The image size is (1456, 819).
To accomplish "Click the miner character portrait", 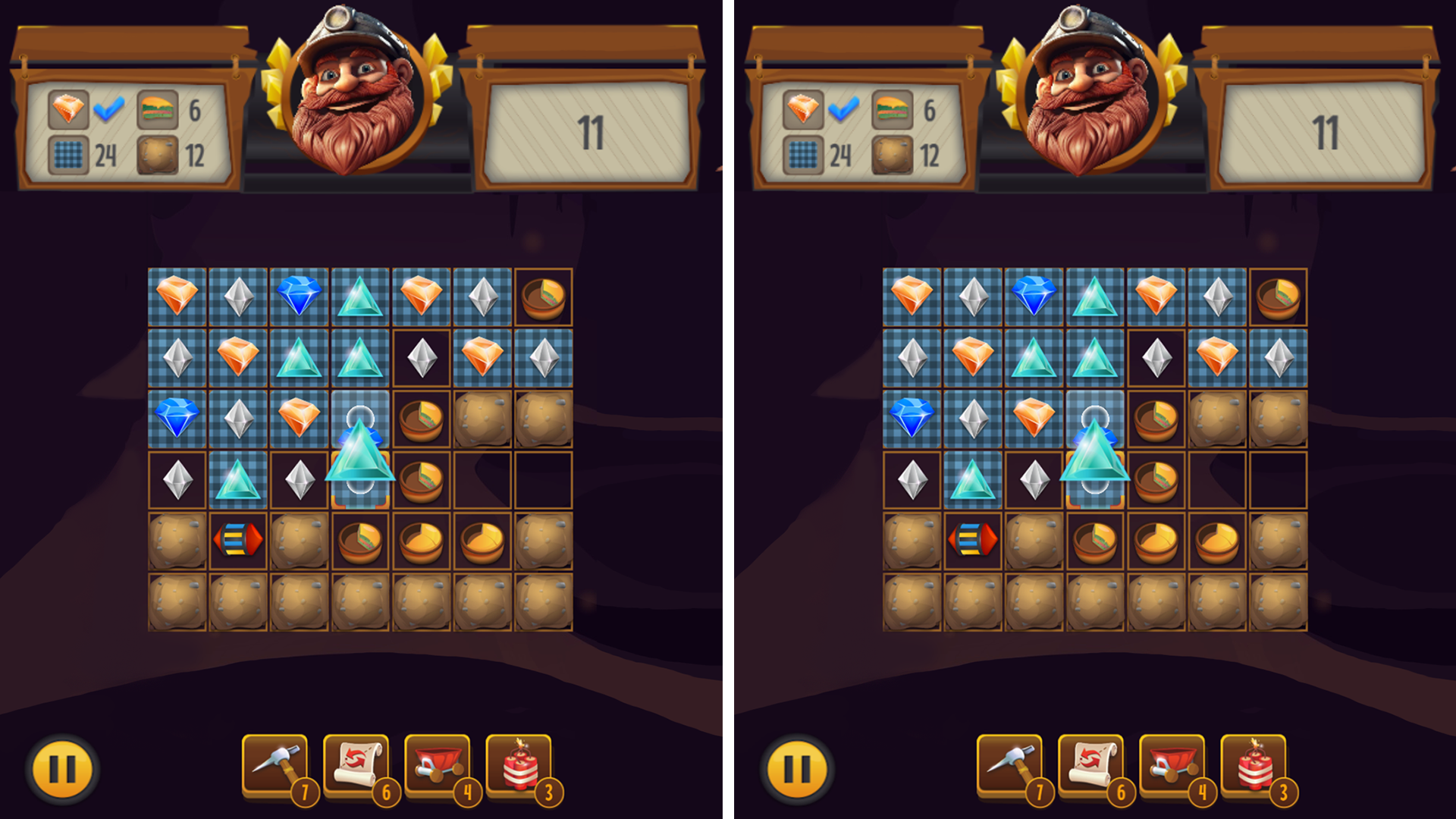I will tap(350, 99).
